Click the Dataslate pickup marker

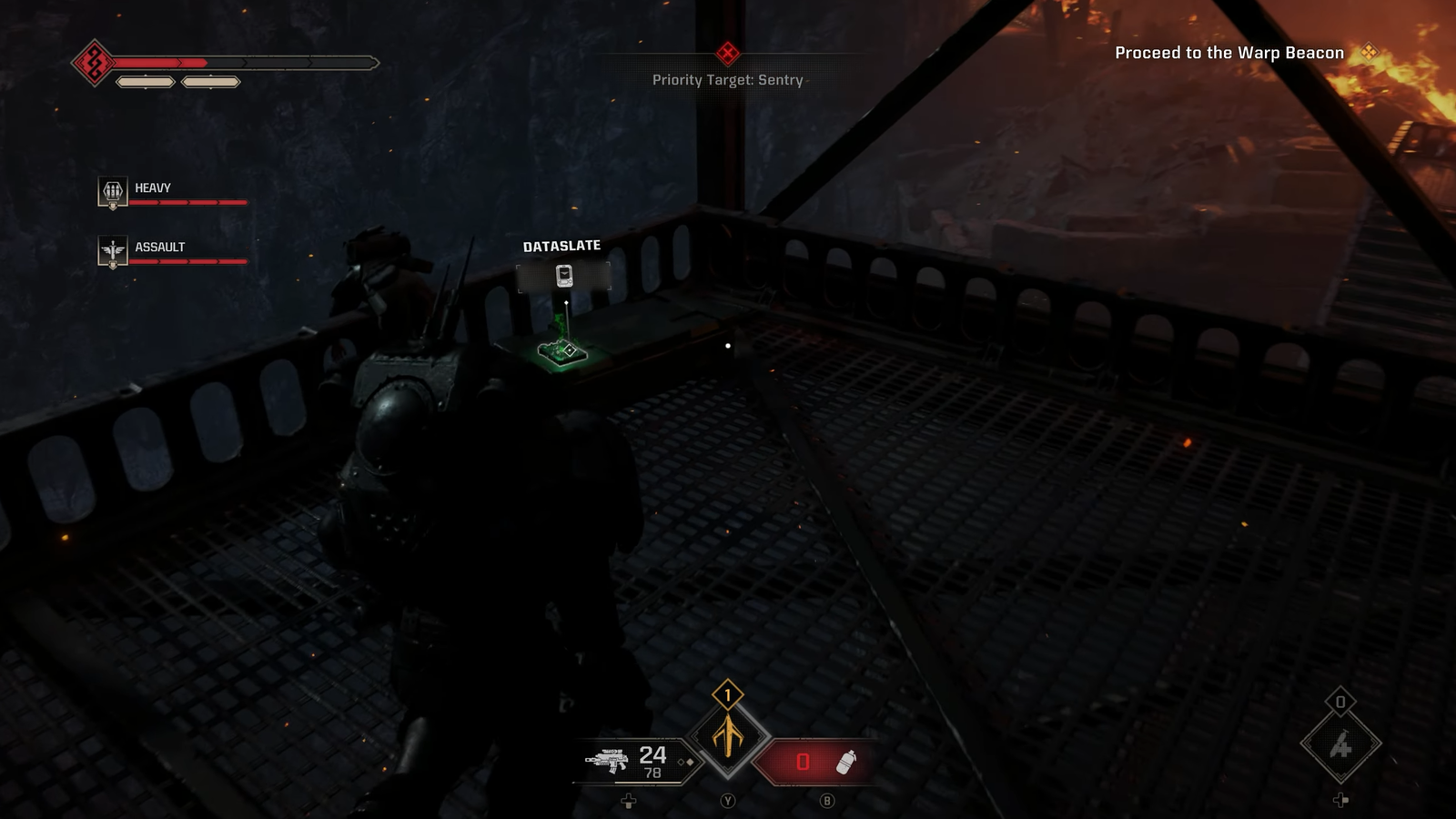564,276
